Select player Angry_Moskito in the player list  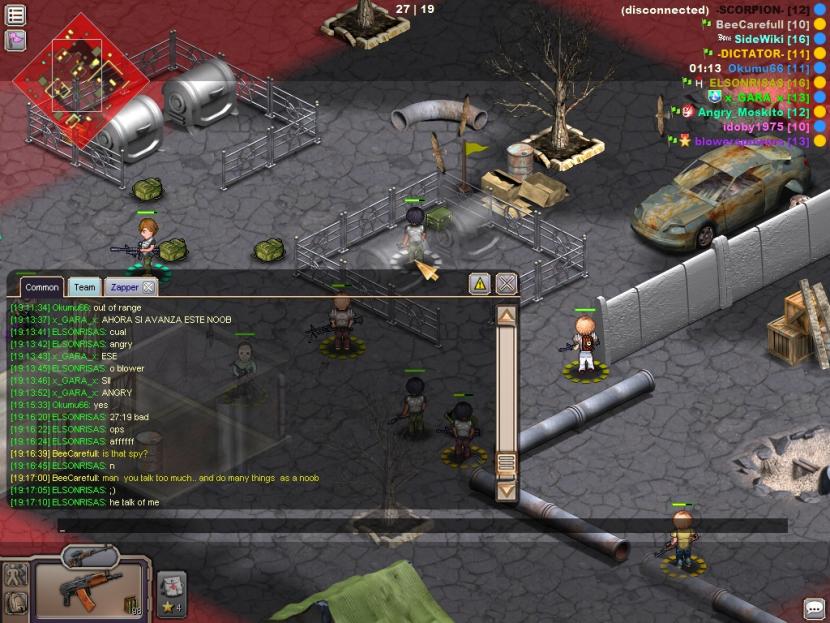[740, 112]
